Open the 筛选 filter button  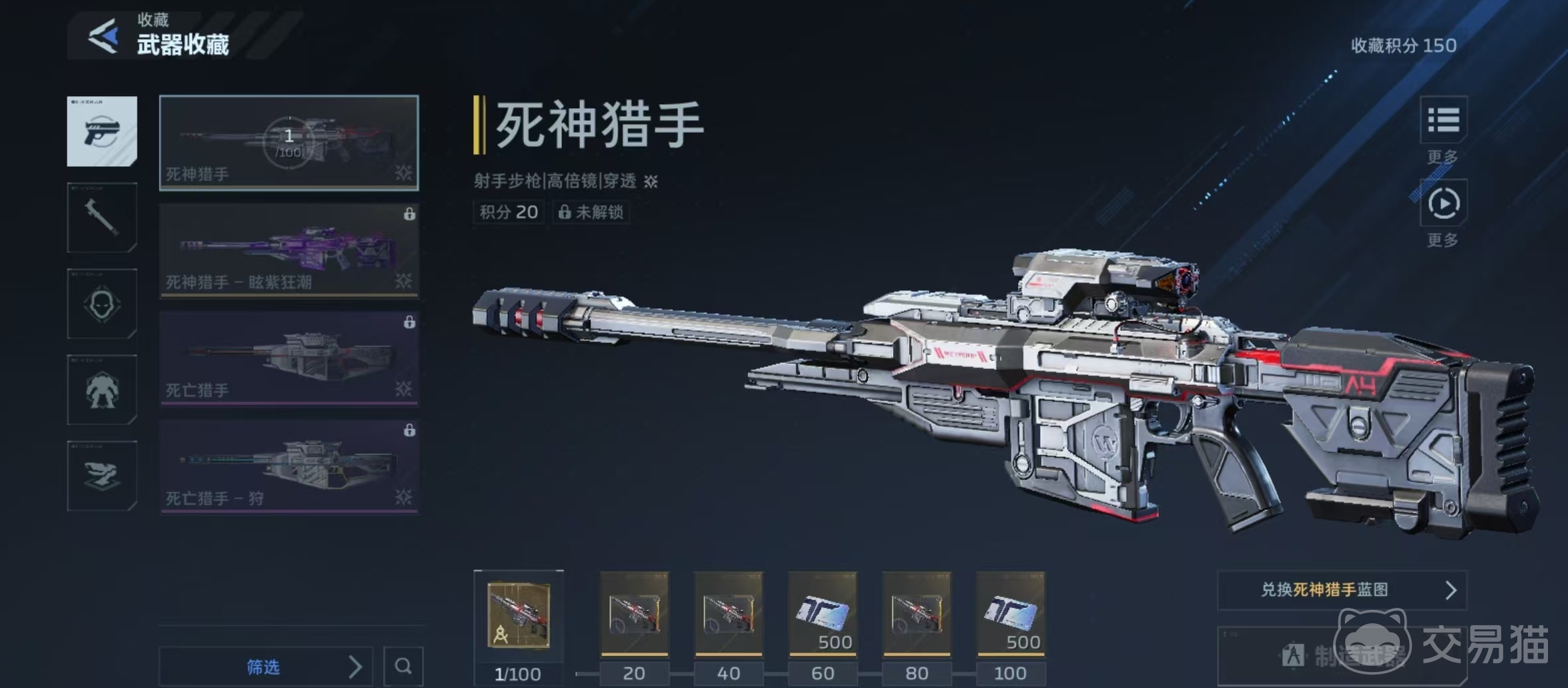tap(264, 666)
